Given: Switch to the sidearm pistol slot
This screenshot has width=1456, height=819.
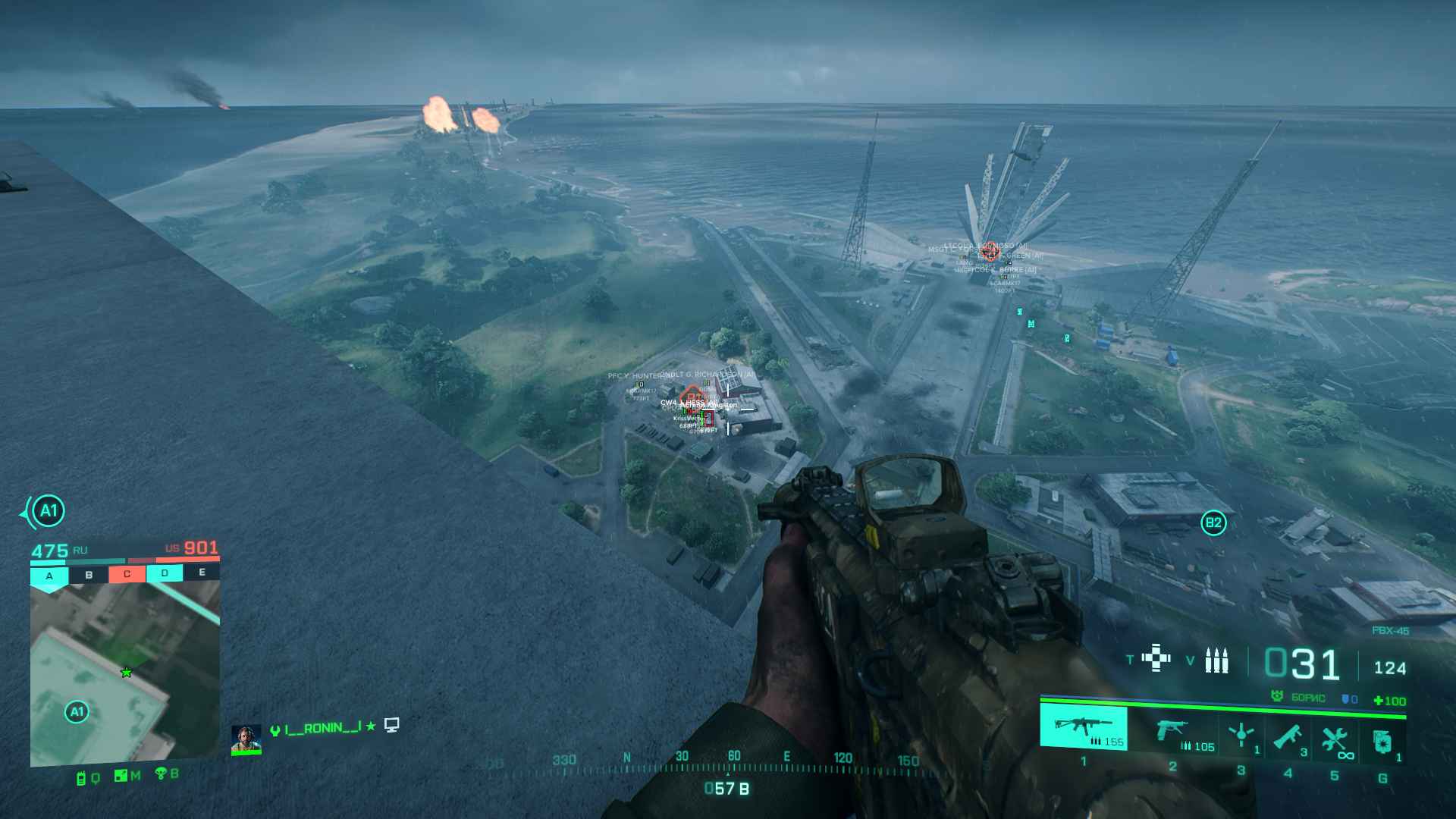Looking at the screenshot, I should [x=1172, y=733].
